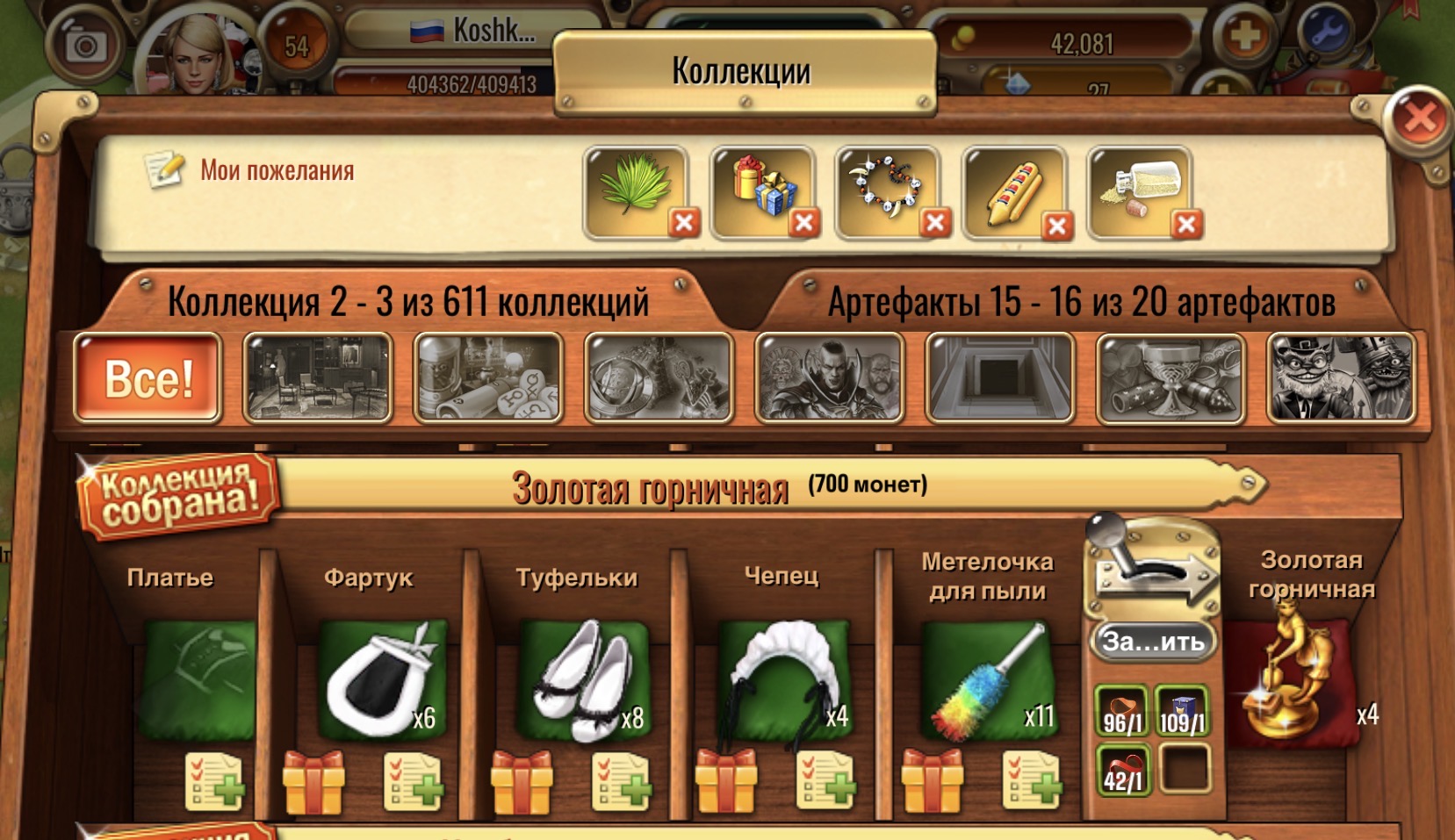Gift the dust feather brush item
This screenshot has width=1455, height=840.
(x=932, y=780)
